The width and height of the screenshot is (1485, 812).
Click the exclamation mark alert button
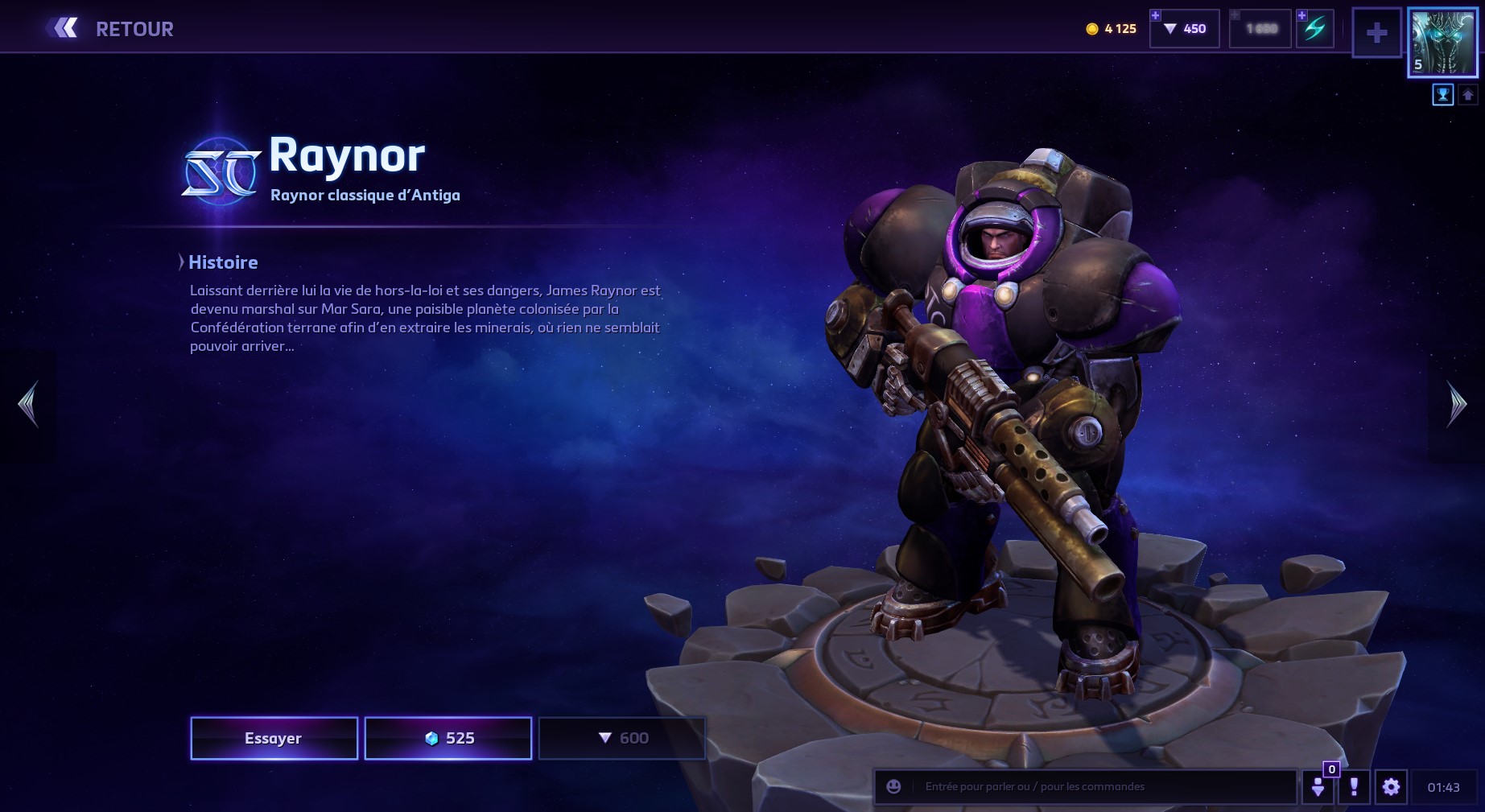[x=1354, y=787]
